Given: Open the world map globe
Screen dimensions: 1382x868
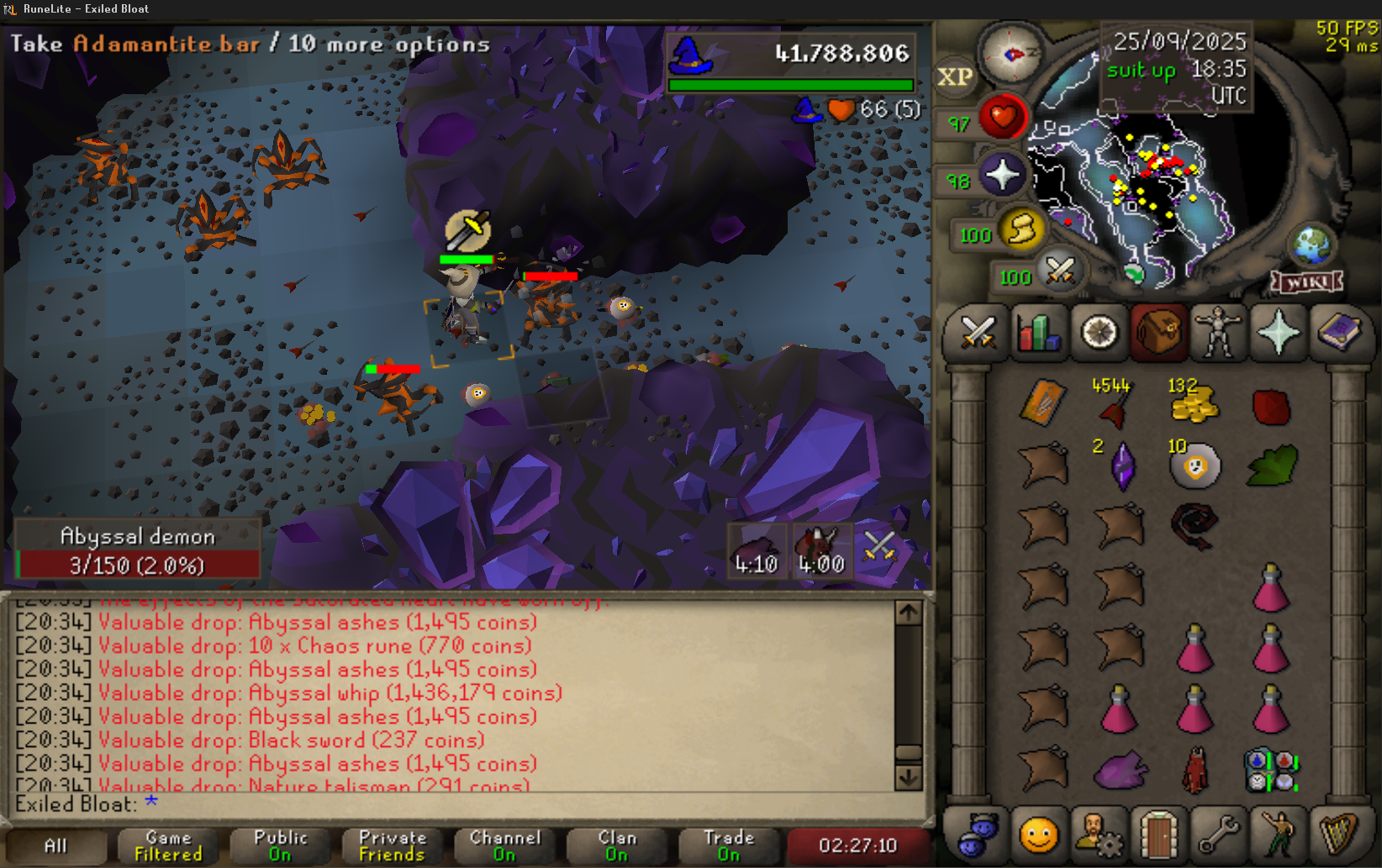Looking at the screenshot, I should [x=1311, y=245].
